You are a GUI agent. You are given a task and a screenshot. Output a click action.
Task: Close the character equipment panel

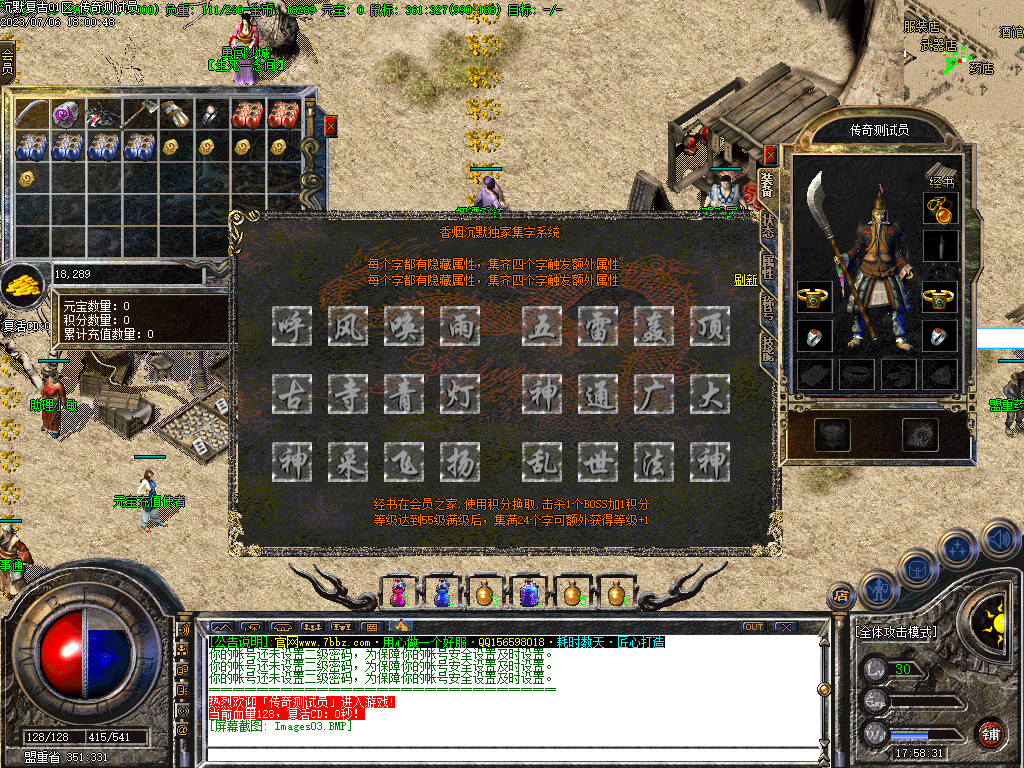tap(770, 155)
